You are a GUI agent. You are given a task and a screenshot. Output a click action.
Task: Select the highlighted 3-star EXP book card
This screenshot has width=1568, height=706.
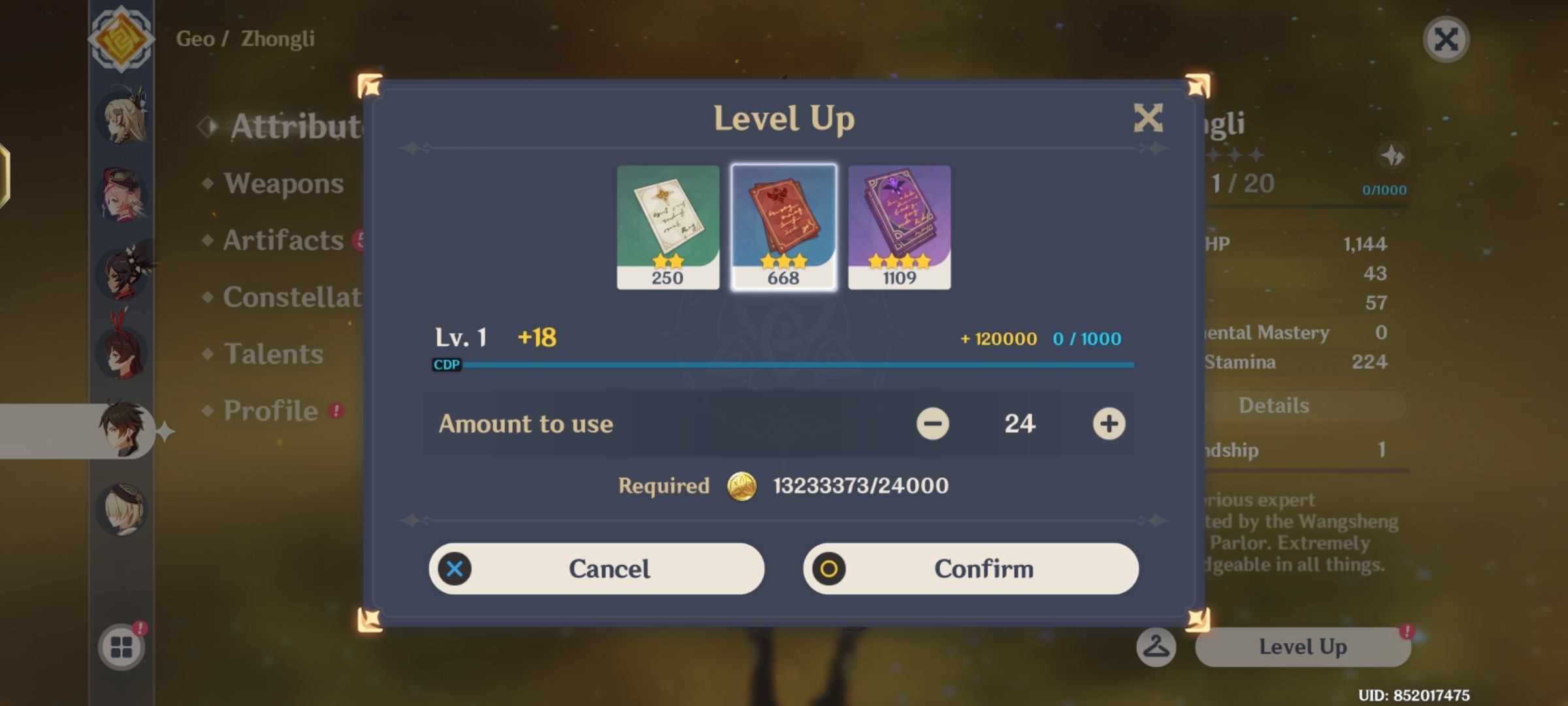(x=783, y=226)
